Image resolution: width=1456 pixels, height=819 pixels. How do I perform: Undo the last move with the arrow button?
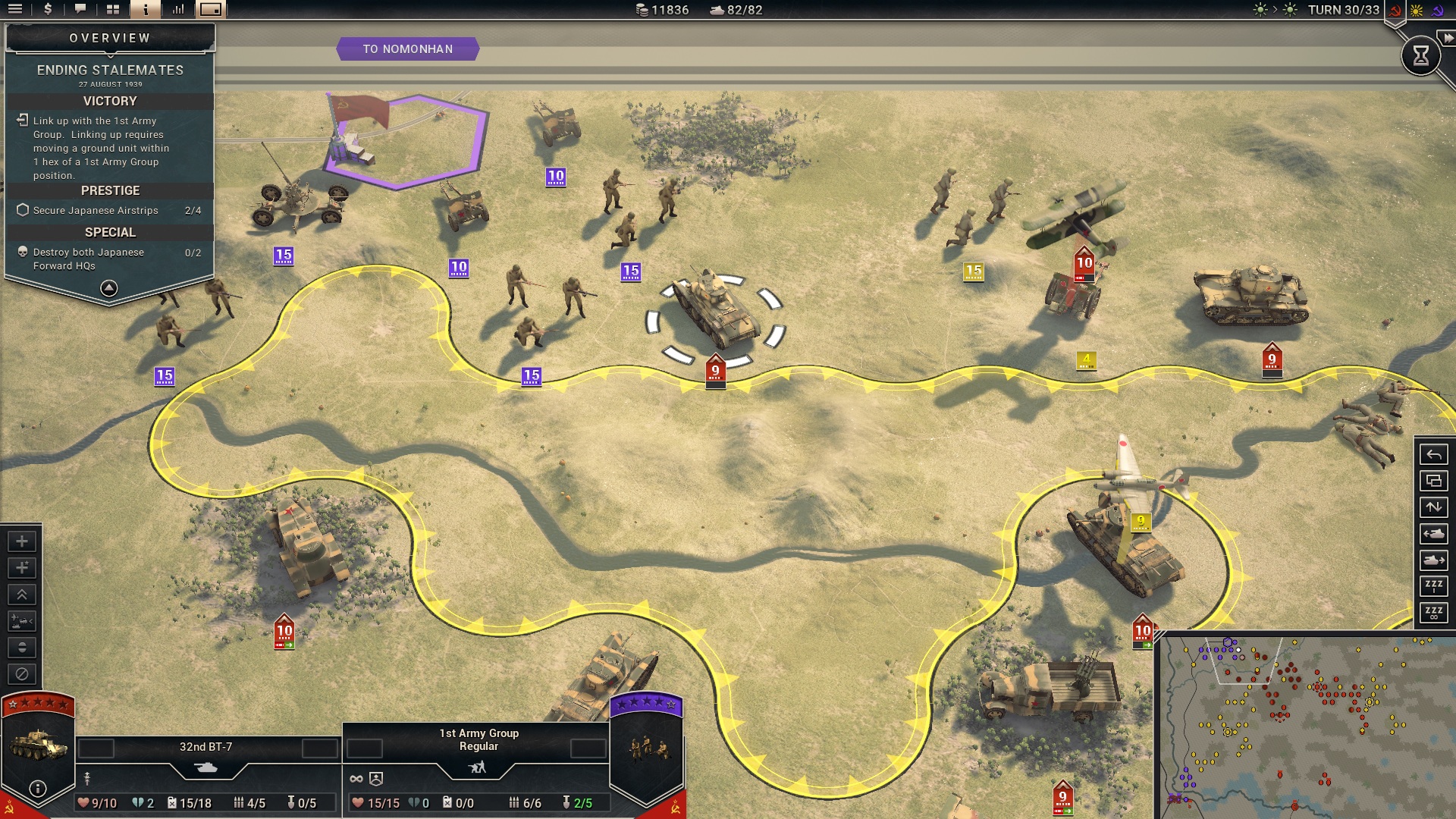click(1433, 455)
